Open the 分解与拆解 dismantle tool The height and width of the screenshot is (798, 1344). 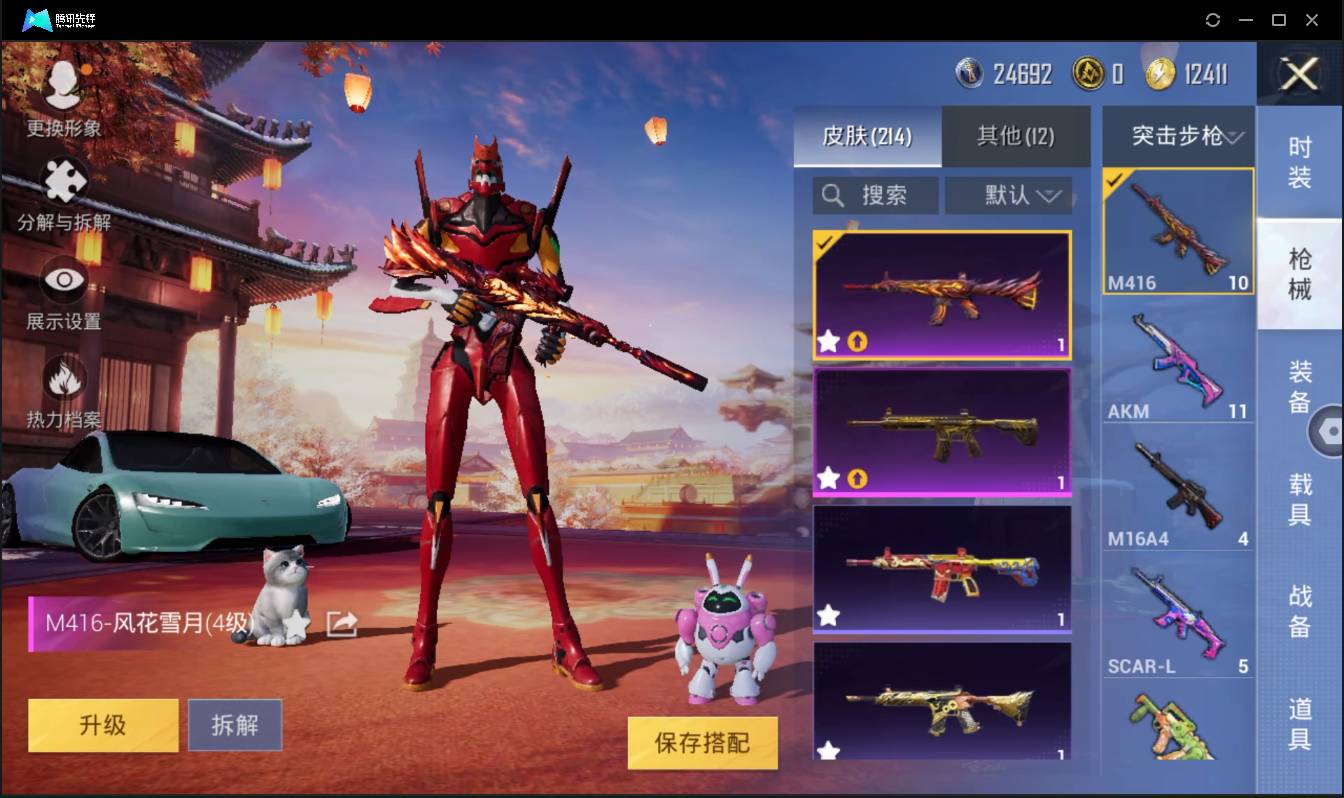click(x=62, y=191)
